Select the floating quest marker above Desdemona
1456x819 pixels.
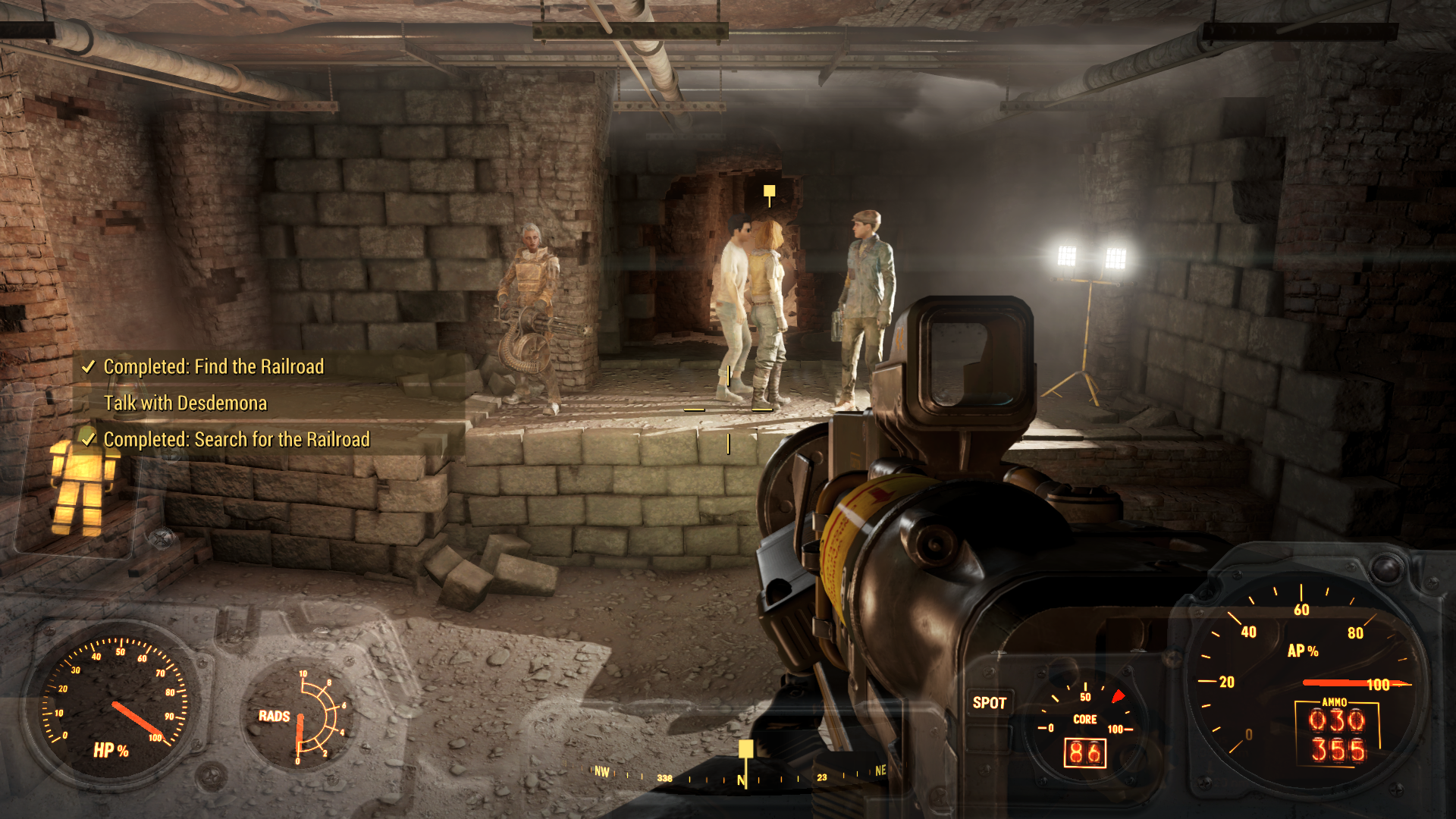pyautogui.click(x=769, y=192)
